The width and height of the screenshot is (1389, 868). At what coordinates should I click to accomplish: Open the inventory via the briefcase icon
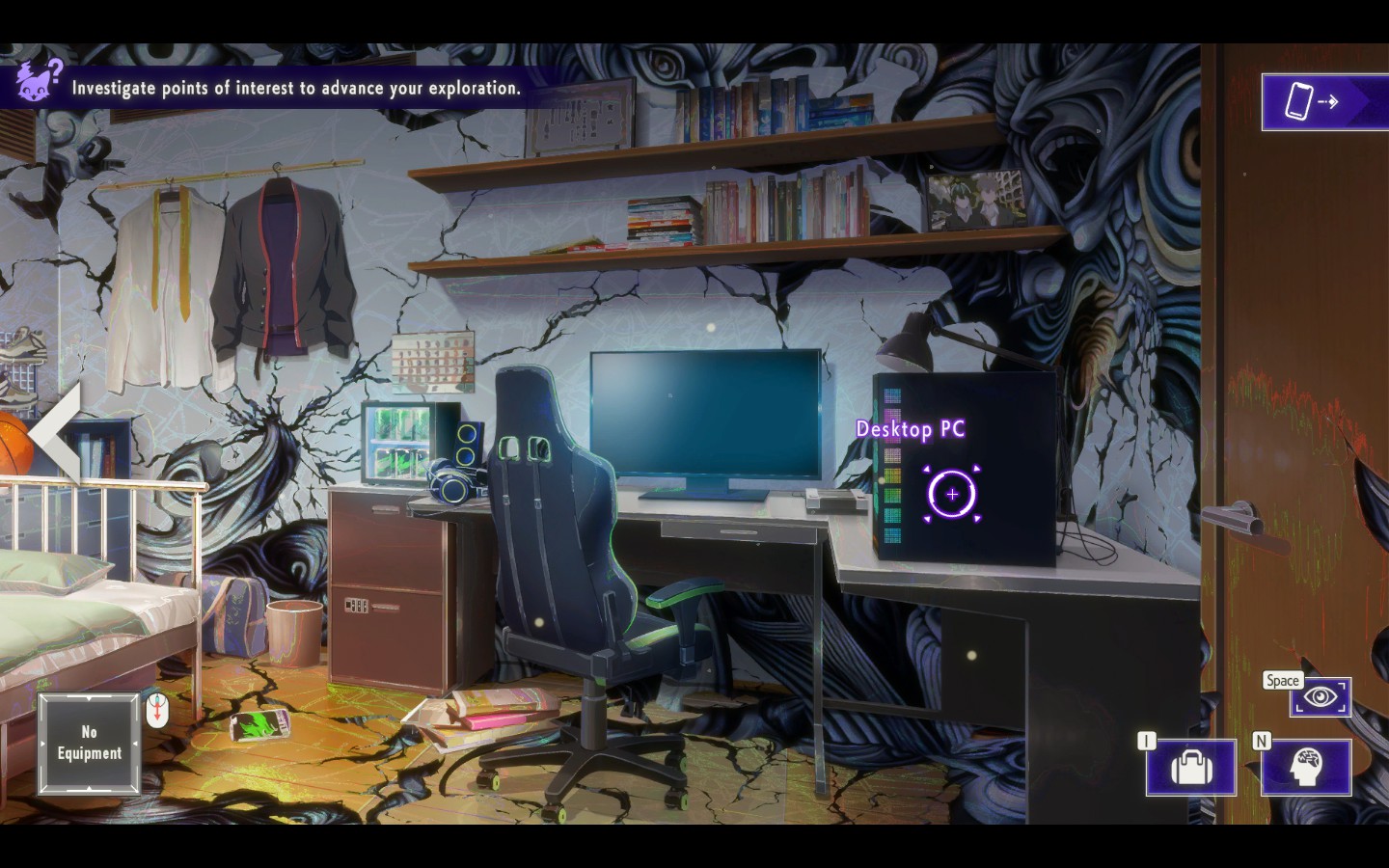point(1190,768)
